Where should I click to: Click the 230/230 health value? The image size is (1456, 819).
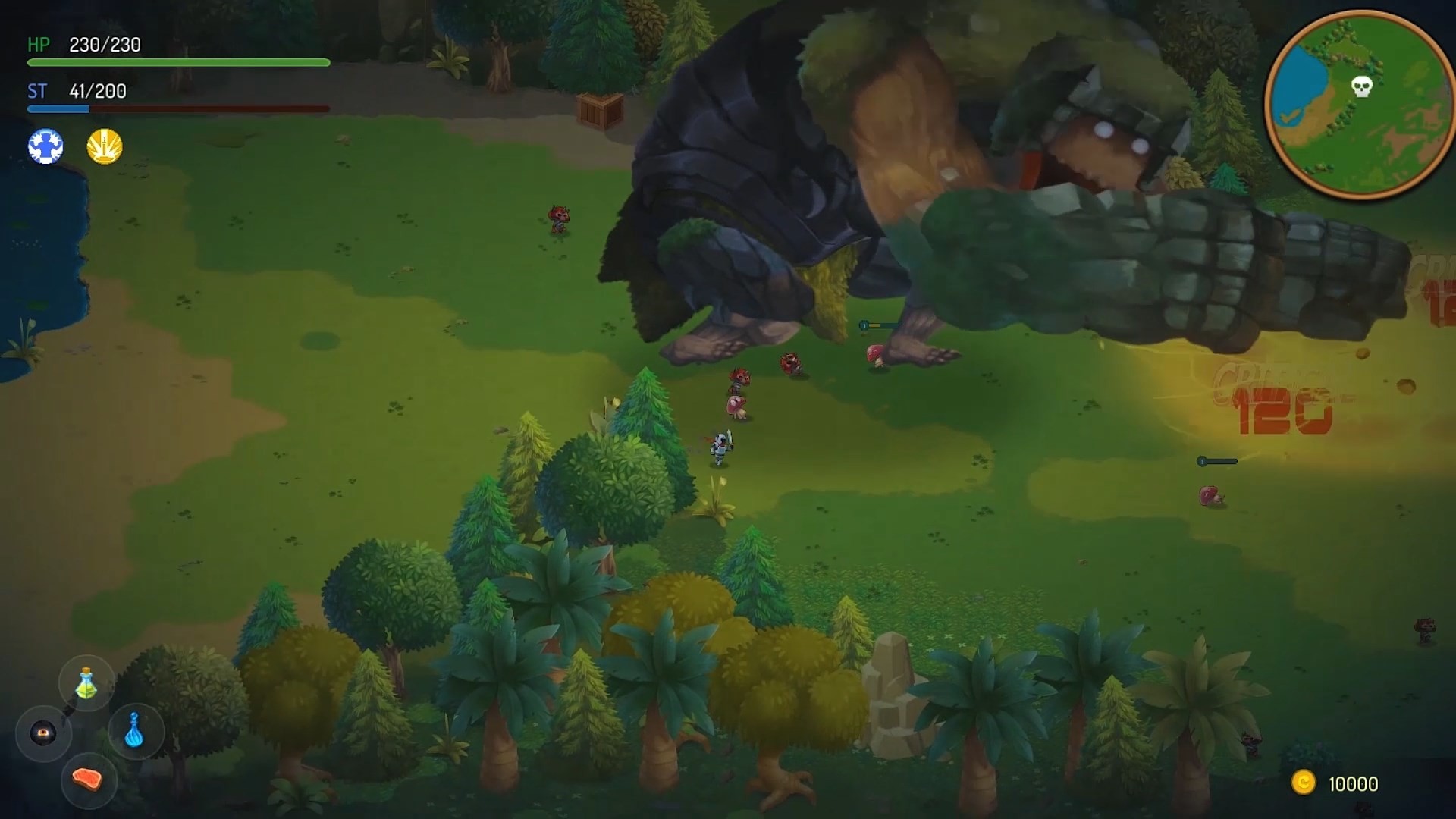click(104, 45)
